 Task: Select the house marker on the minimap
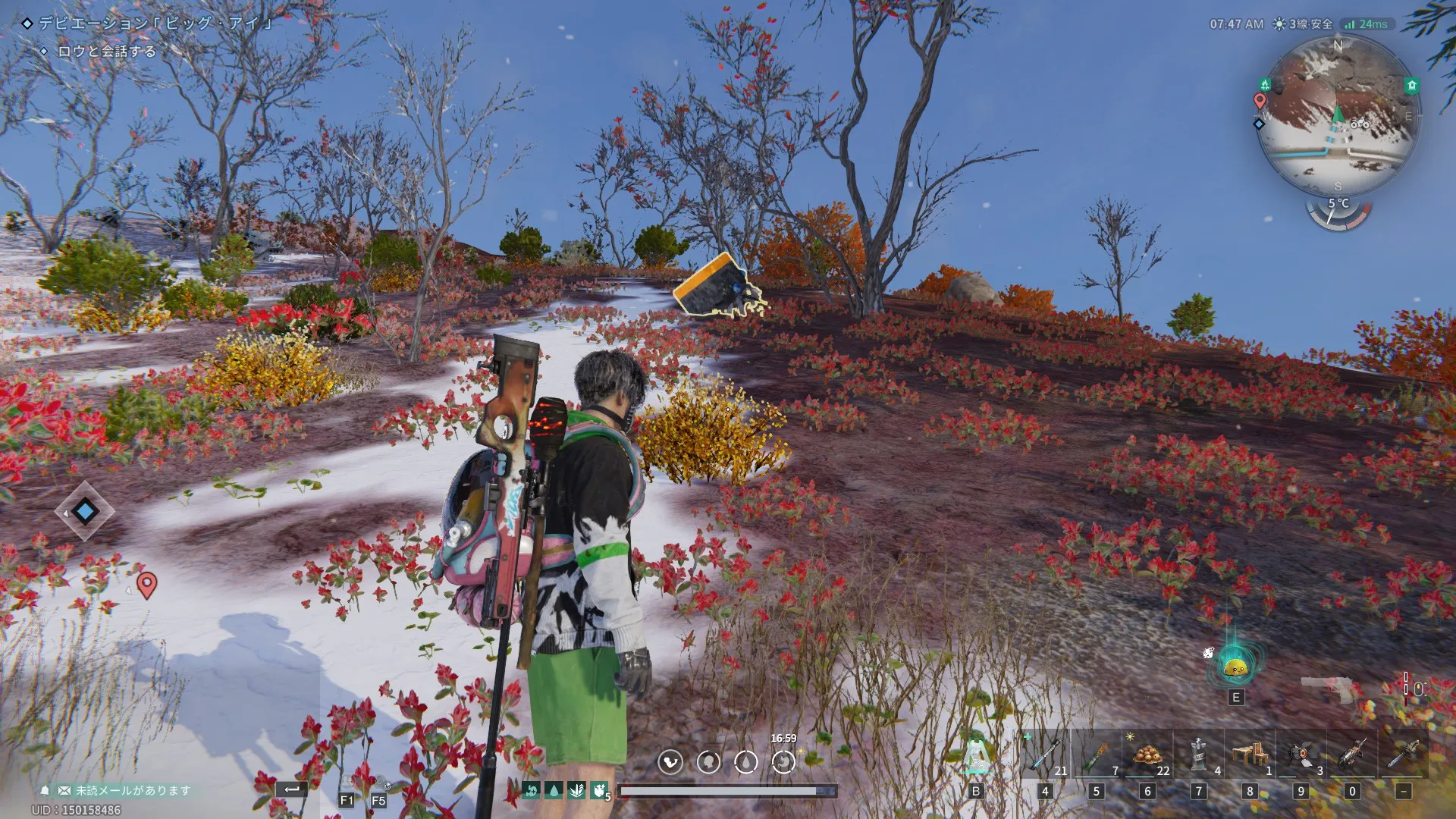click(1411, 86)
